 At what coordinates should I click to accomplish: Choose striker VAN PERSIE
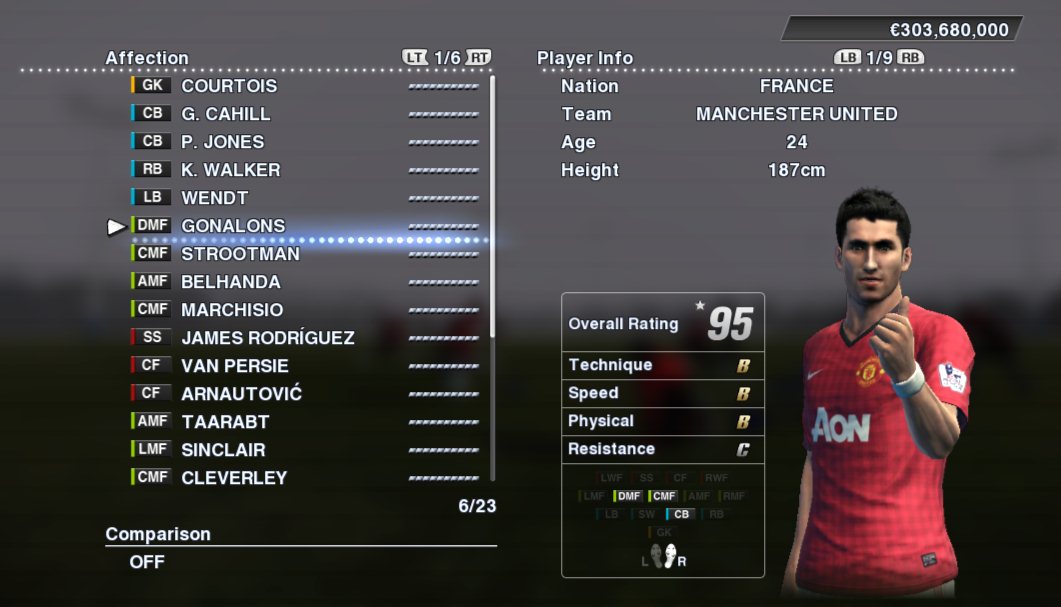[234, 366]
